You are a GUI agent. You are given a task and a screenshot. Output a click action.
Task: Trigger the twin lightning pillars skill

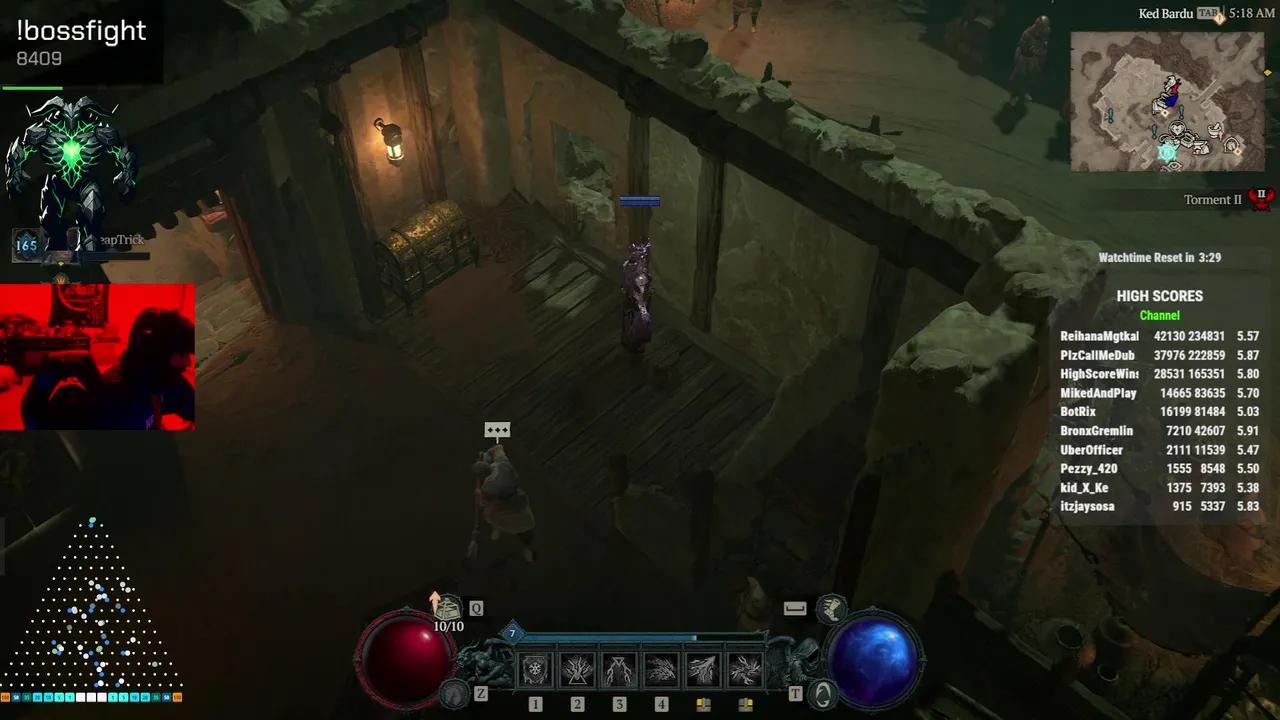(x=619, y=669)
